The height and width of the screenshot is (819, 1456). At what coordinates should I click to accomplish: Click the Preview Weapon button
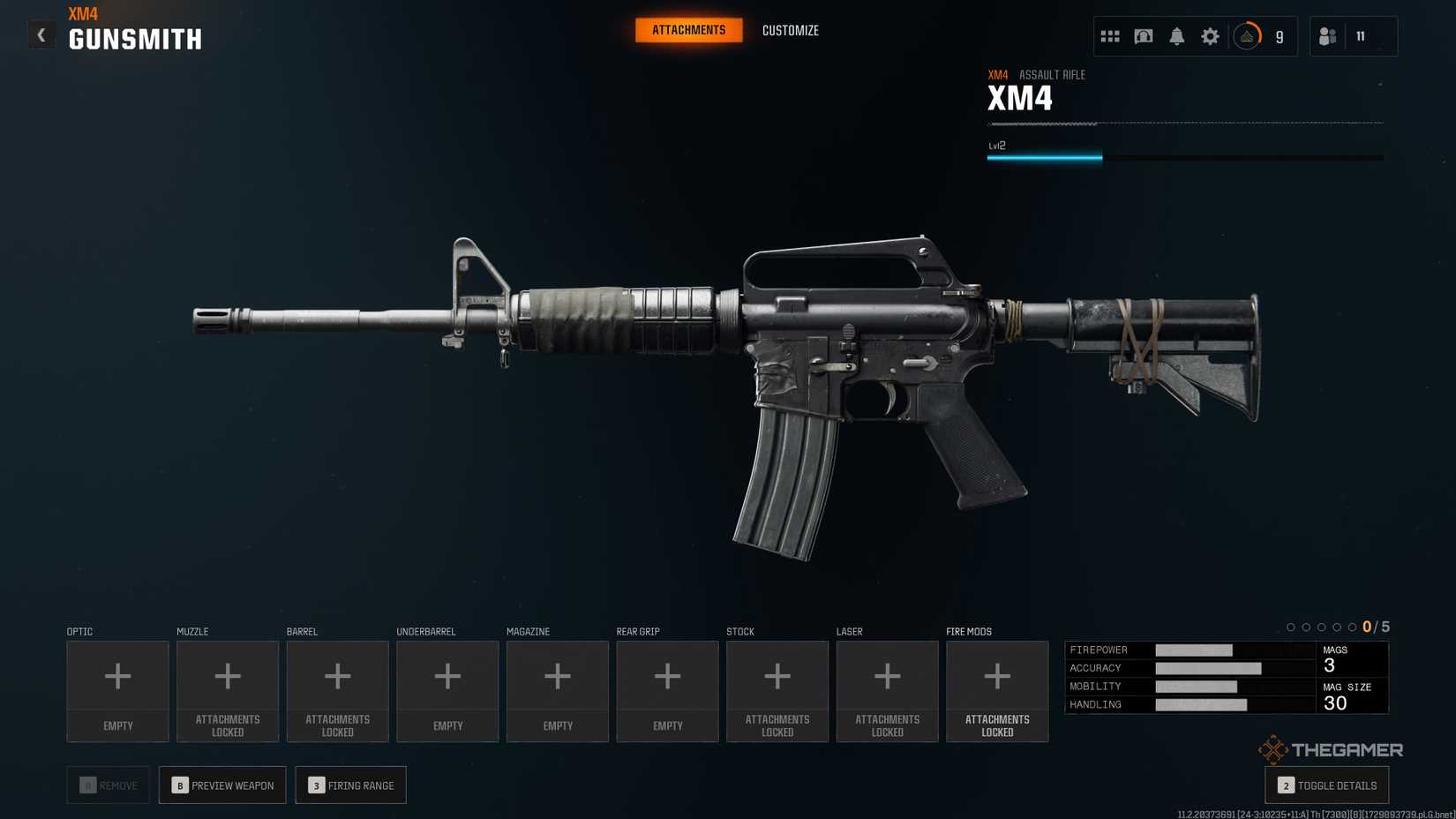222,785
